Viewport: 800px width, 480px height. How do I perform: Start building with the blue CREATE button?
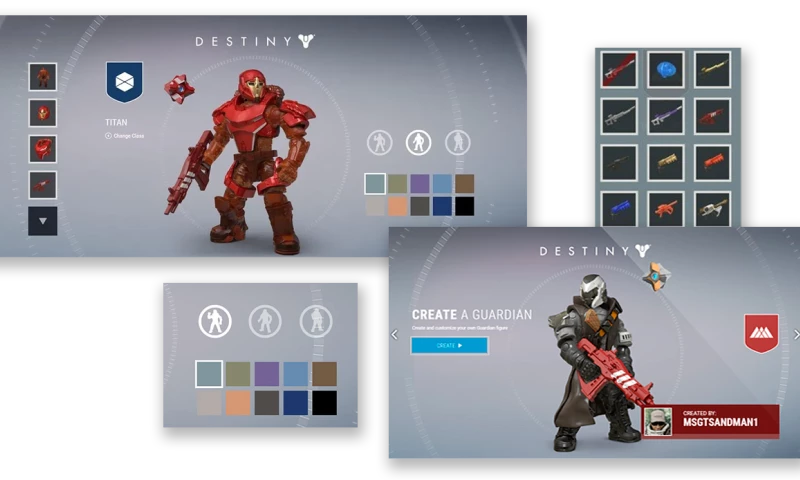[449, 346]
